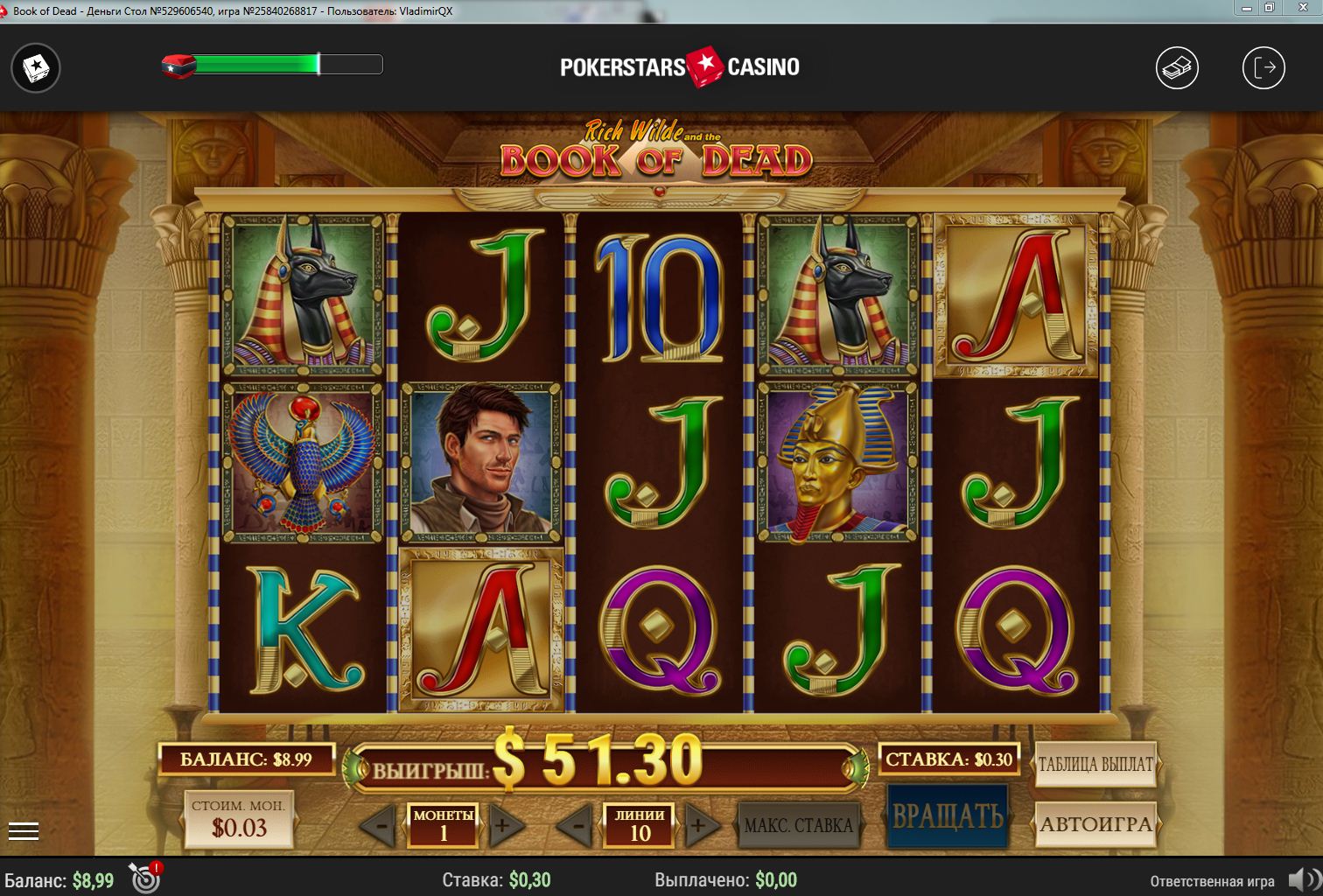Image resolution: width=1323 pixels, height=896 pixels.
Task: Change the coin value СТОИМ. МОН.
Action: coord(239,820)
